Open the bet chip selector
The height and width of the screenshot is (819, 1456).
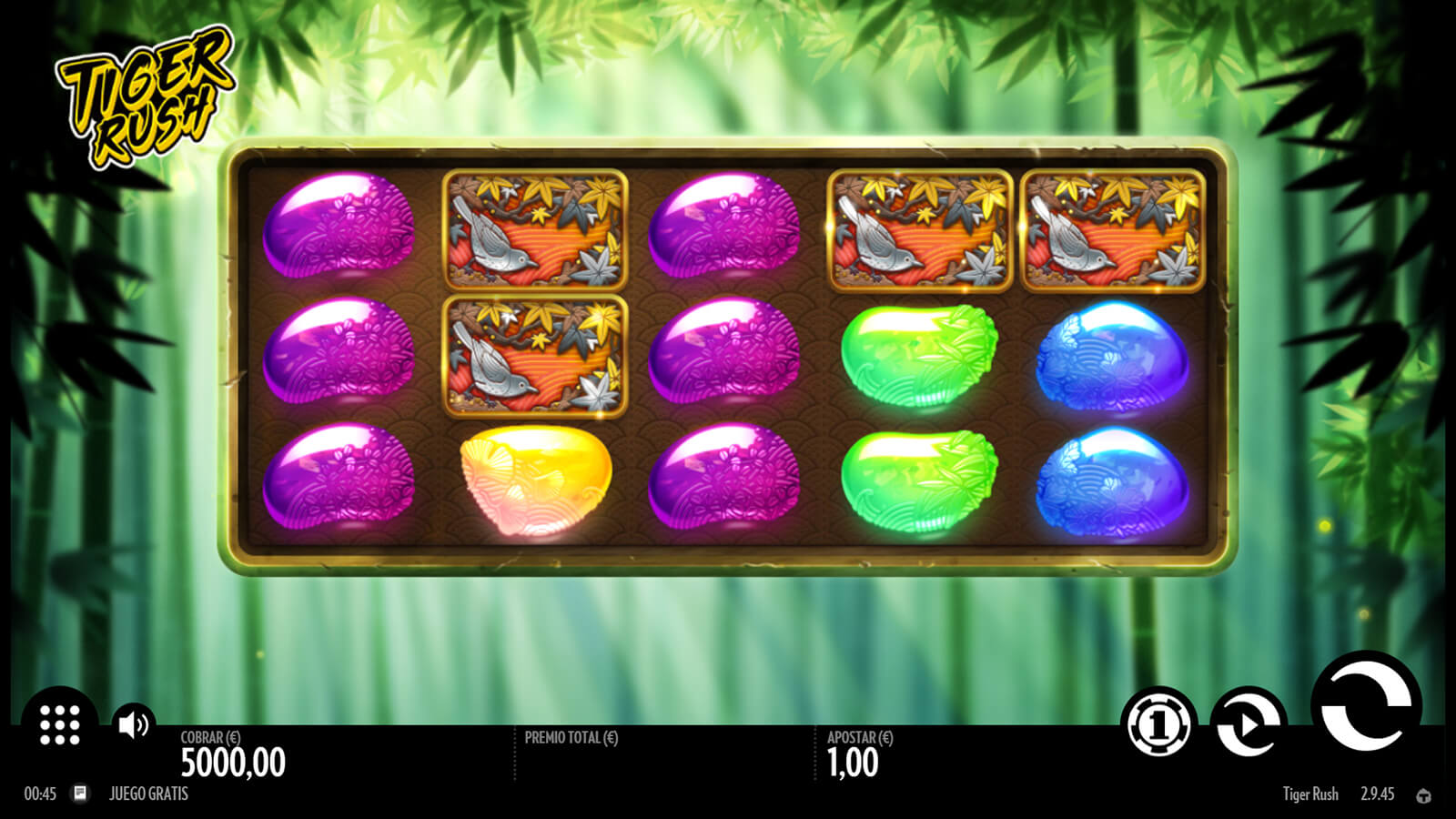pos(1158,724)
